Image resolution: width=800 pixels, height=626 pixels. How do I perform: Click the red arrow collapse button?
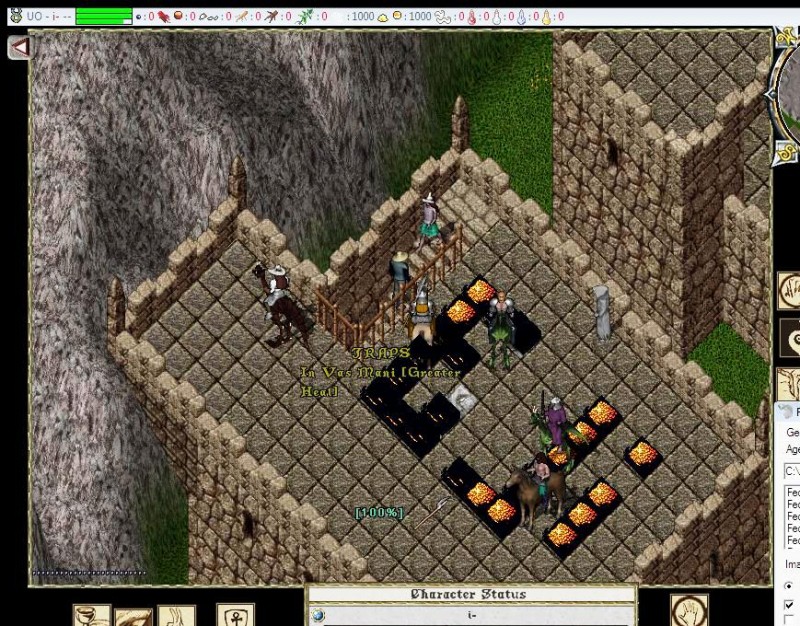click(x=18, y=46)
